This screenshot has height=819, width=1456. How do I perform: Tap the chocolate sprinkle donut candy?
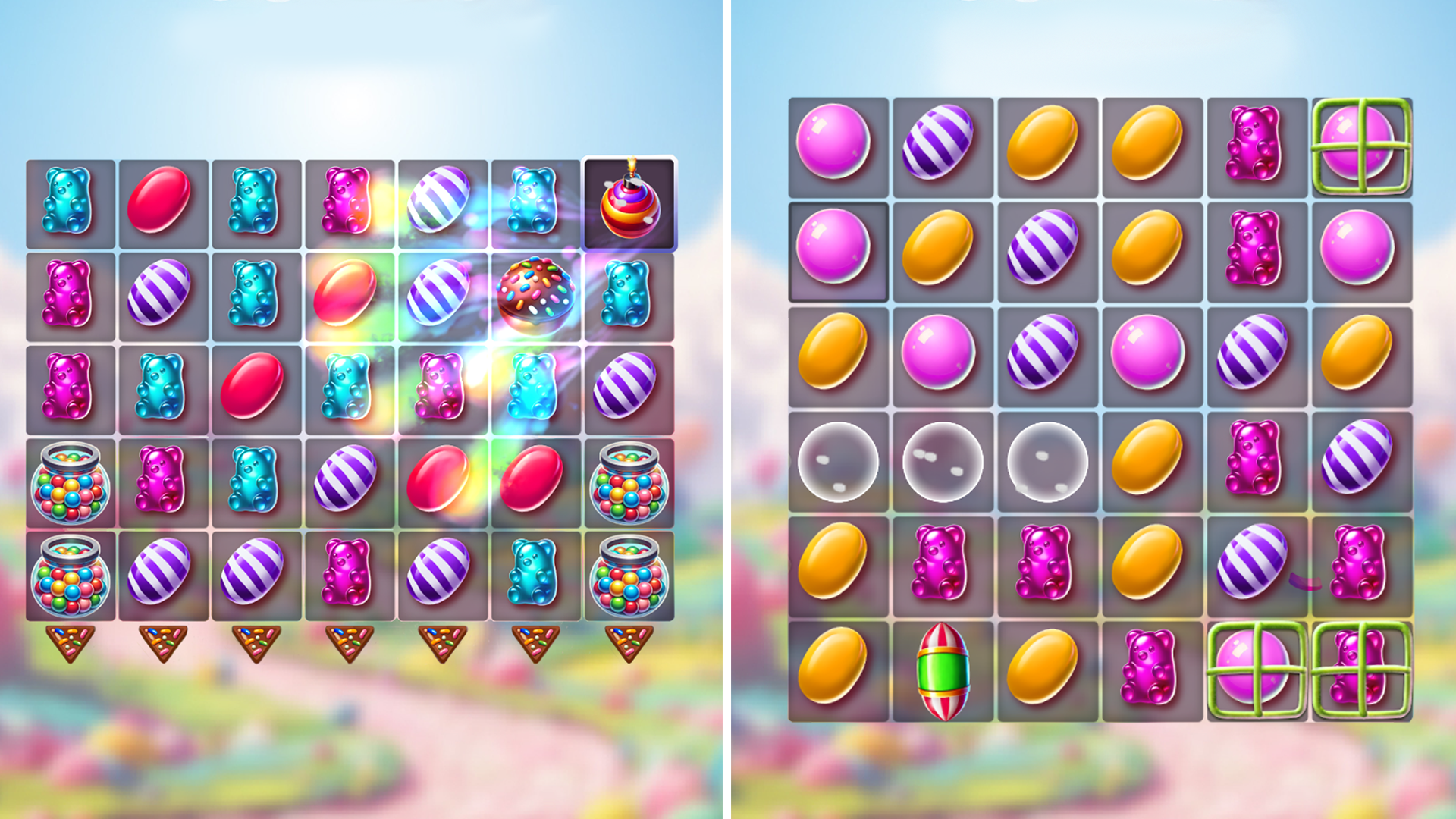click(x=536, y=296)
